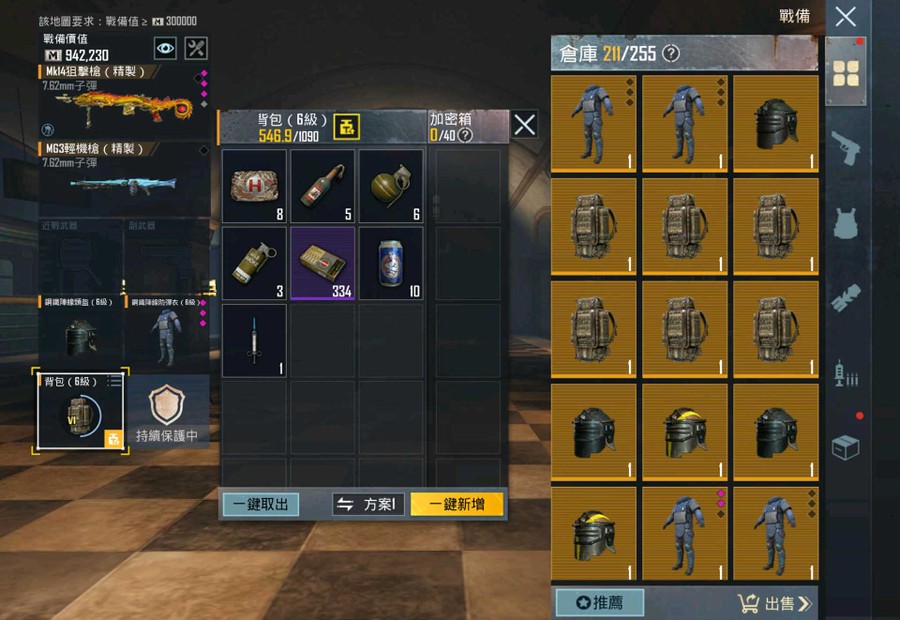This screenshot has height=620, width=900.
Task: Select the first-aid kit slot with 8
Action: pos(254,186)
